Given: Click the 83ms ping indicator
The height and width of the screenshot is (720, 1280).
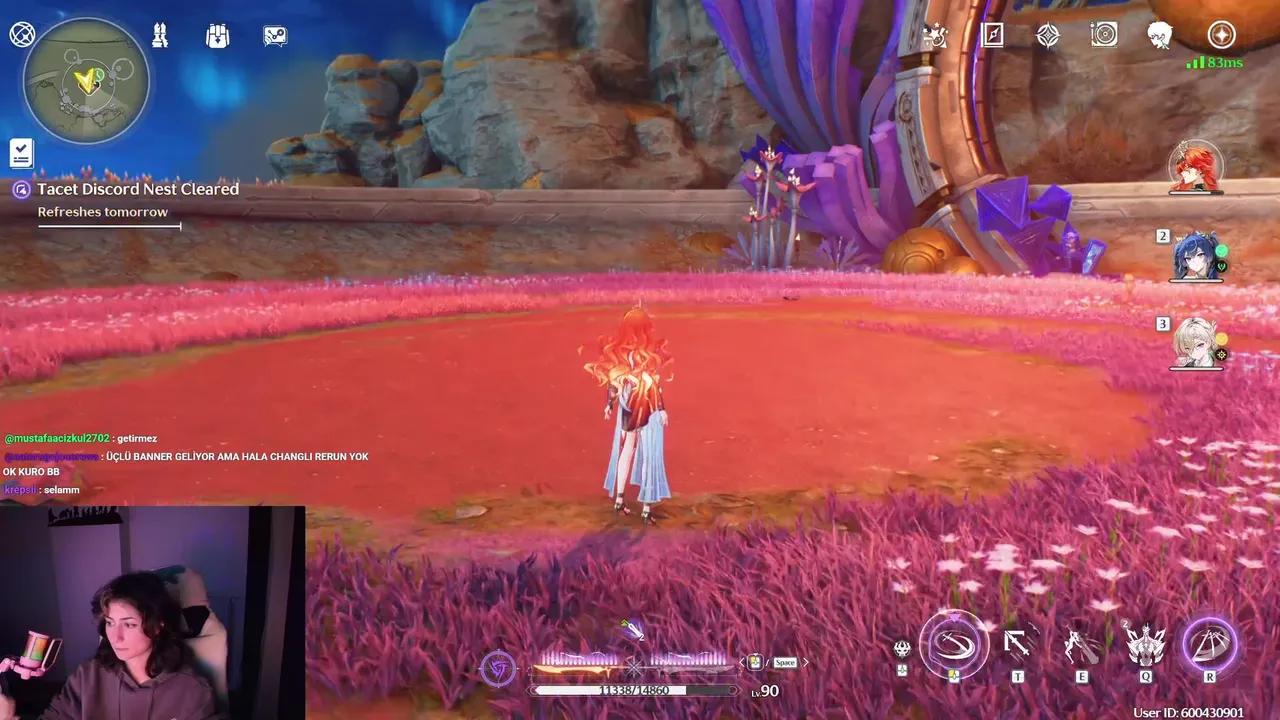Looking at the screenshot, I should pyautogui.click(x=1217, y=60).
